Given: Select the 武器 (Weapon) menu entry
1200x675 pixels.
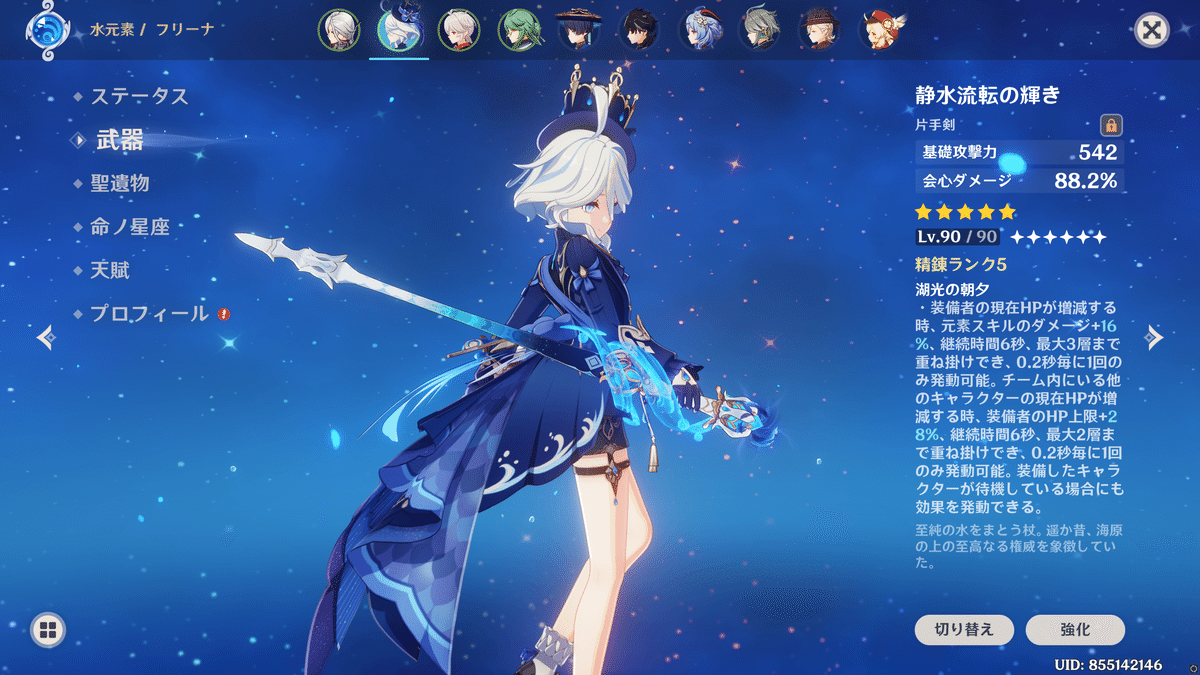Looking at the screenshot, I should pyautogui.click(x=120, y=141).
